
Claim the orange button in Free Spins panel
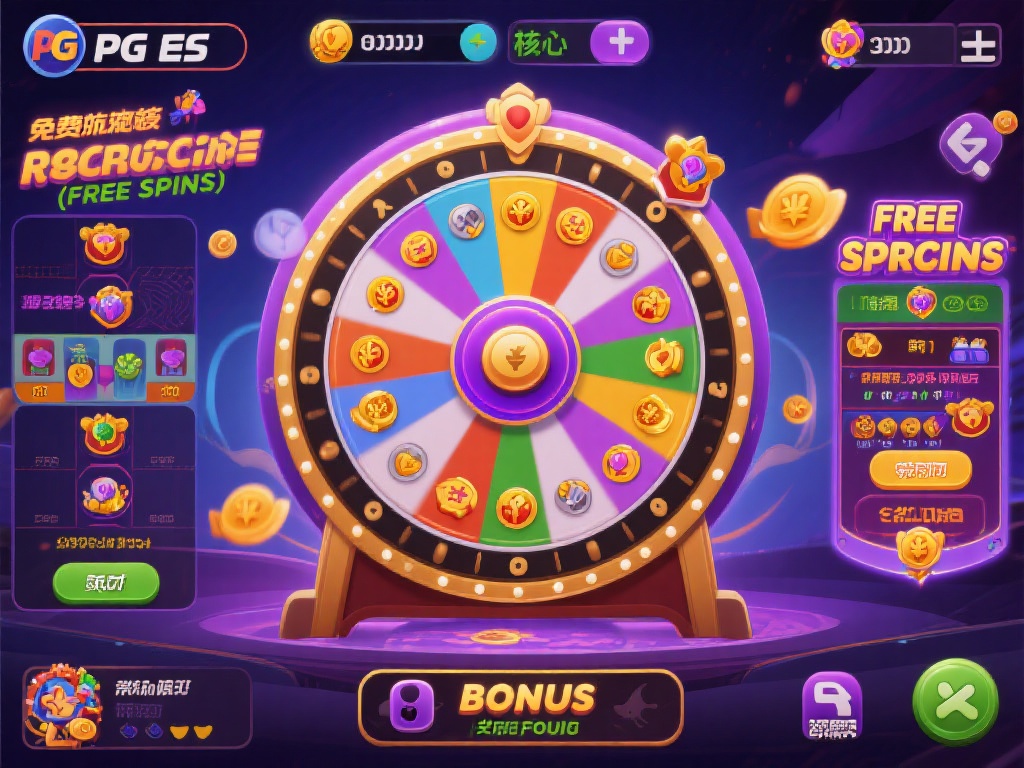coord(920,468)
